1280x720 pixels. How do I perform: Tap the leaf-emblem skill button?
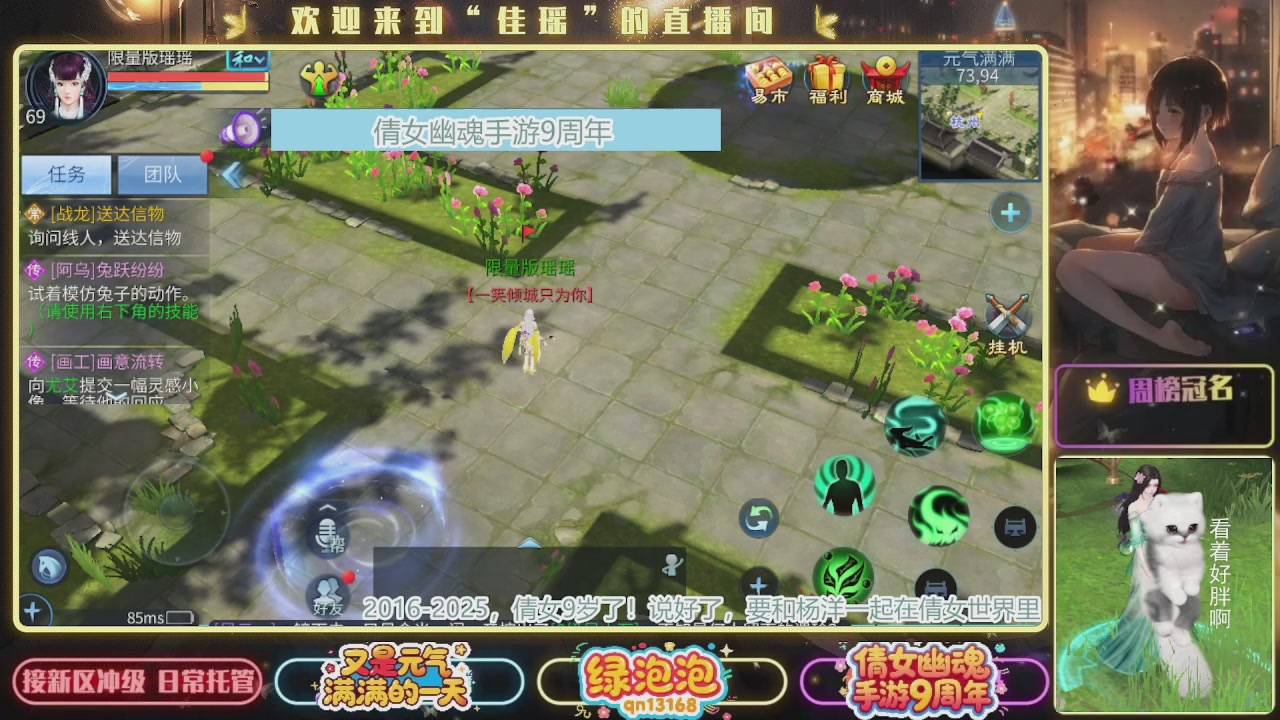(845, 578)
